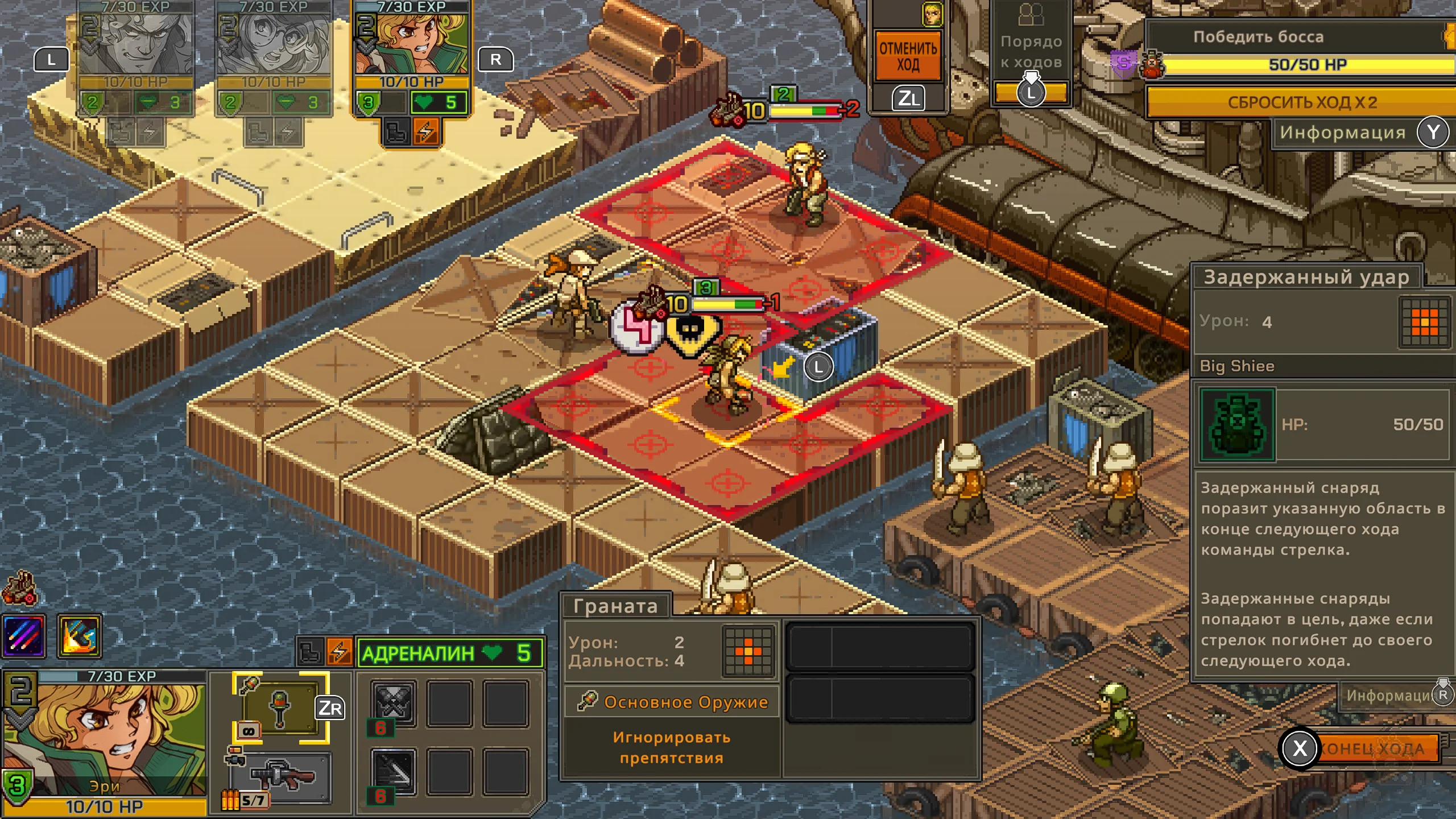Activate the СБРОСИТЬ ХОД X2 button
This screenshot has height=819, width=1456.
1301,102
